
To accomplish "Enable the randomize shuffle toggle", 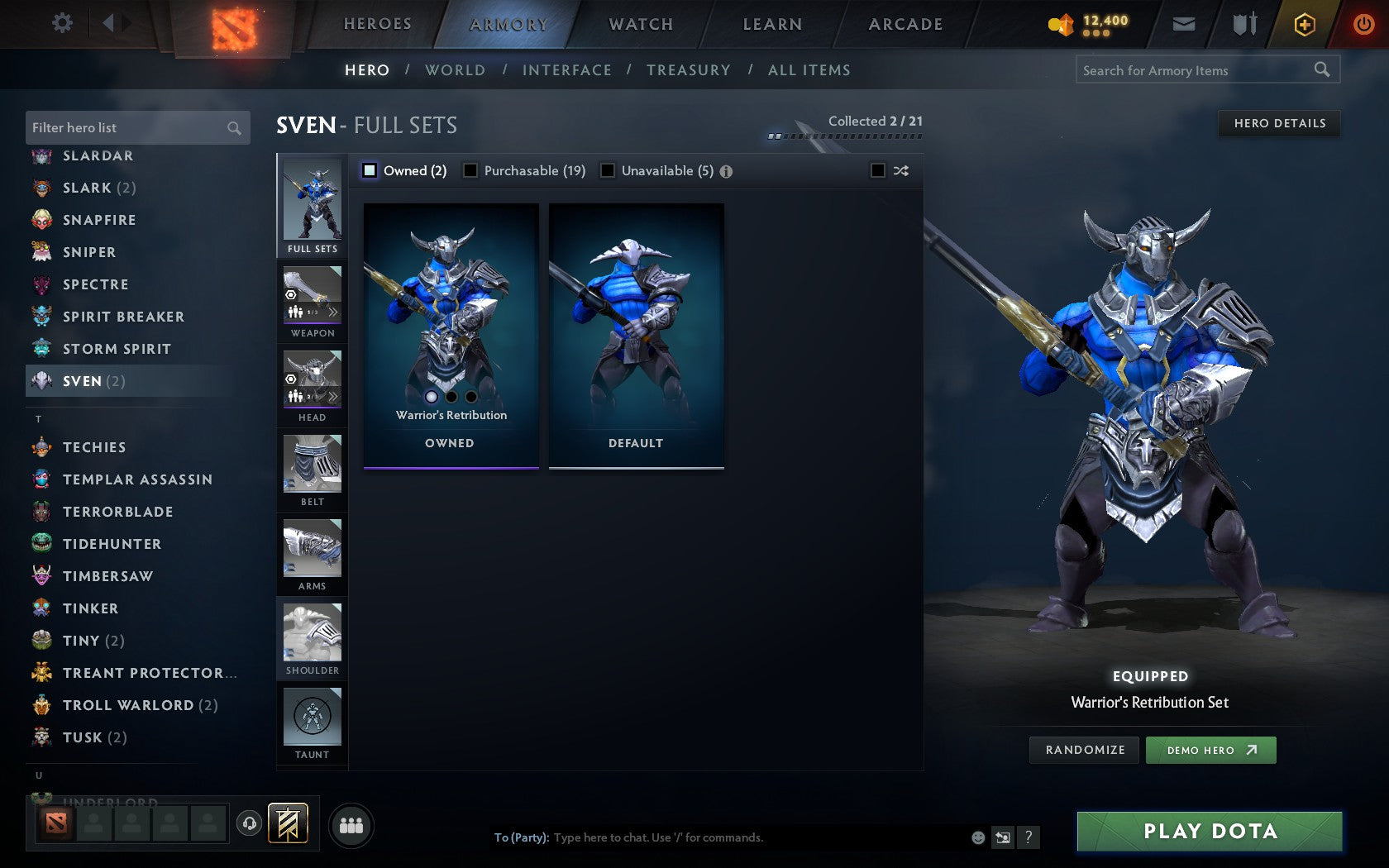I will point(879,170).
